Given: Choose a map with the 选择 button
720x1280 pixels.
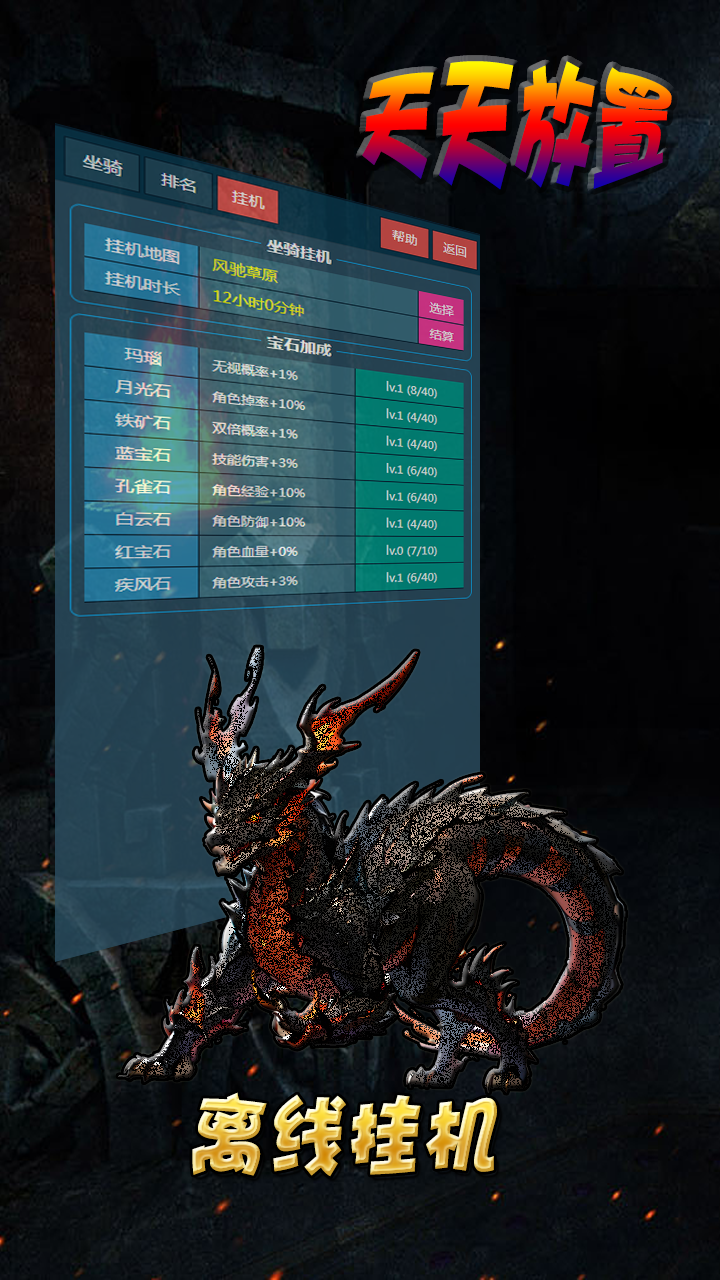Looking at the screenshot, I should click(x=441, y=309).
